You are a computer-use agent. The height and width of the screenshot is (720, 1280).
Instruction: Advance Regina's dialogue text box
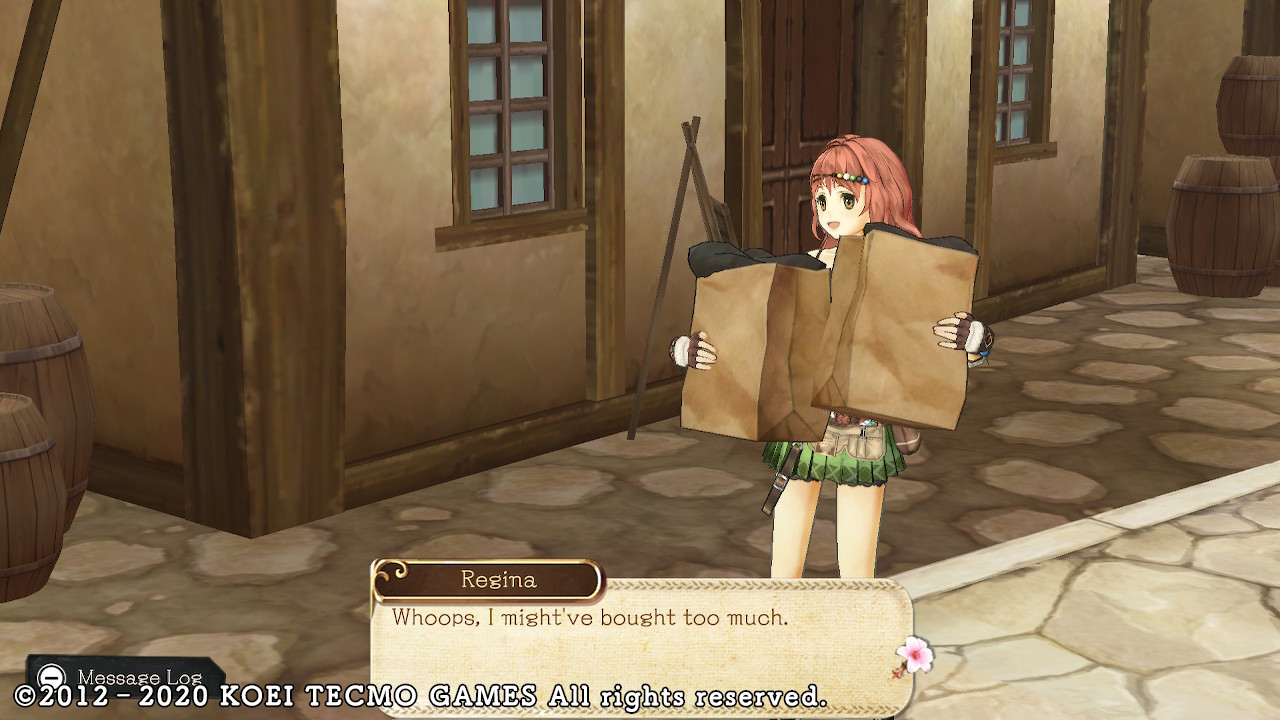click(640, 640)
